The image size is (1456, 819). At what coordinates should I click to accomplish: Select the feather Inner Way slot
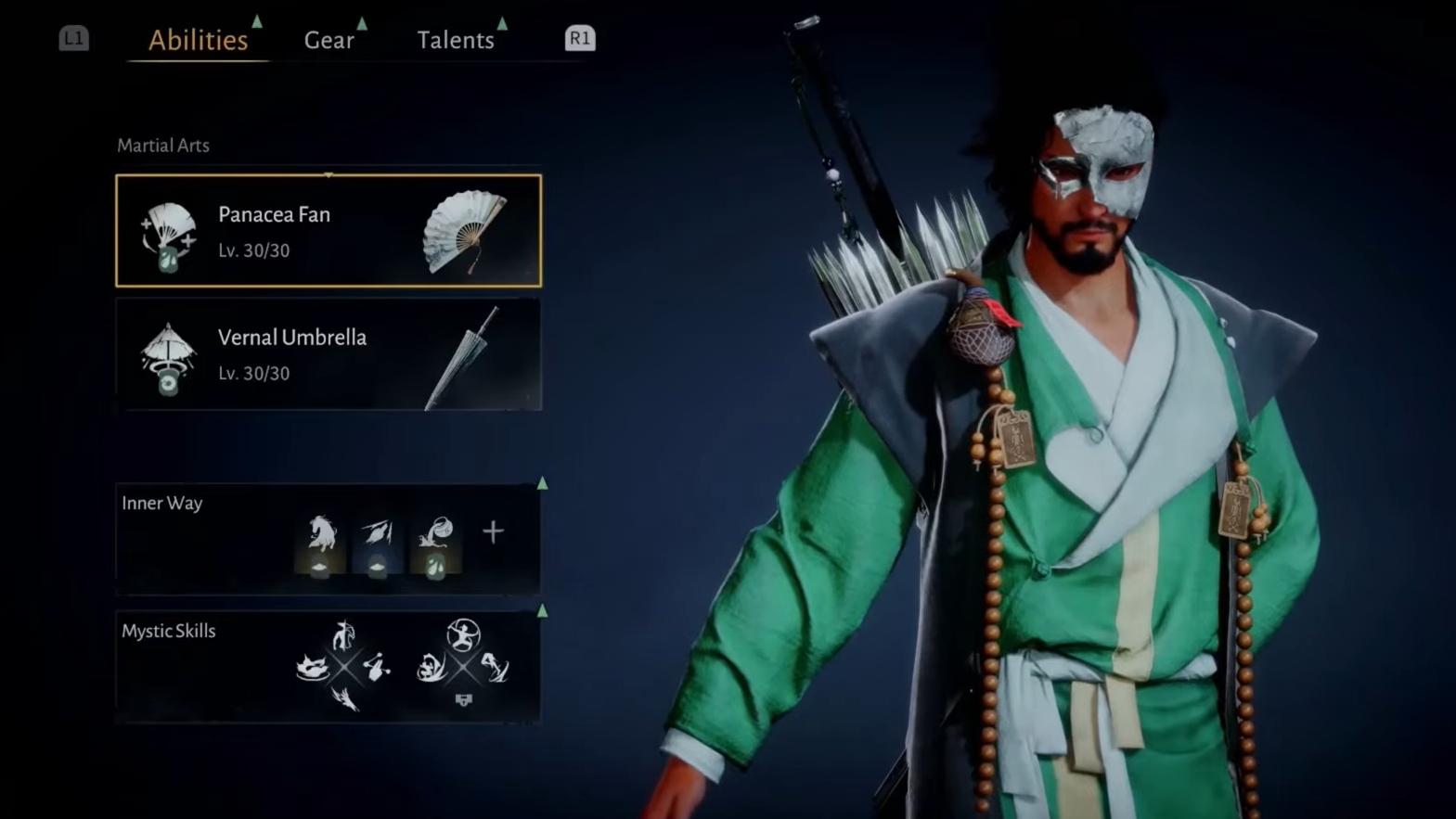click(x=378, y=544)
